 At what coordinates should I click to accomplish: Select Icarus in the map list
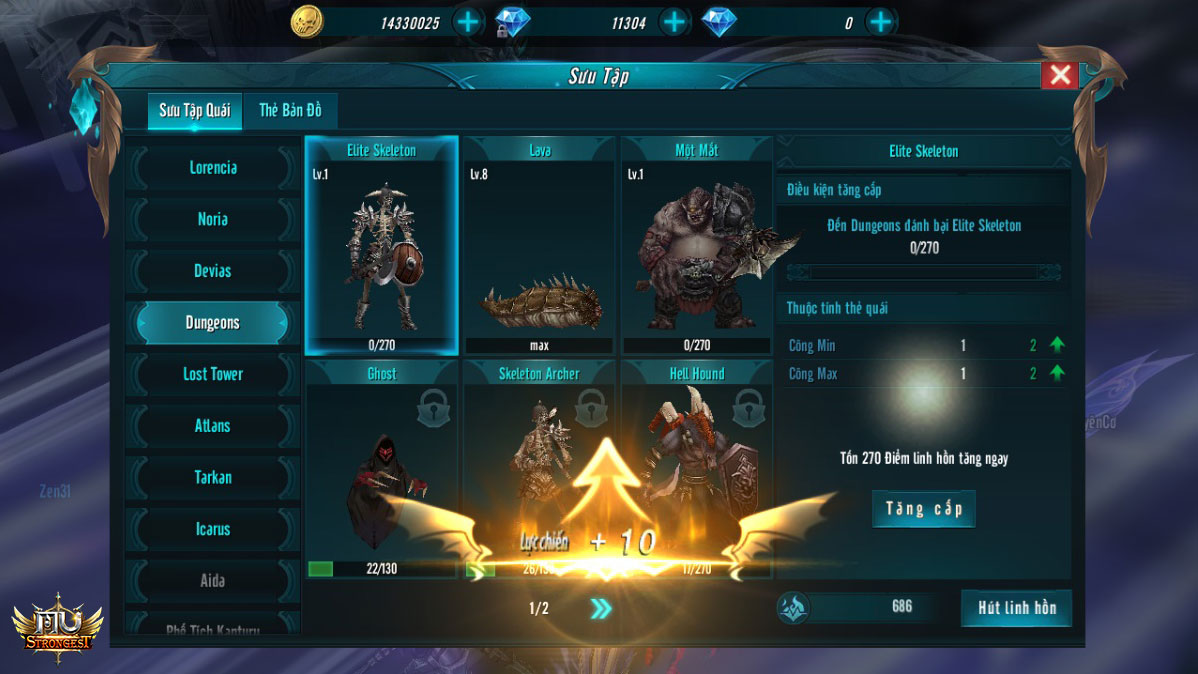[x=213, y=529]
